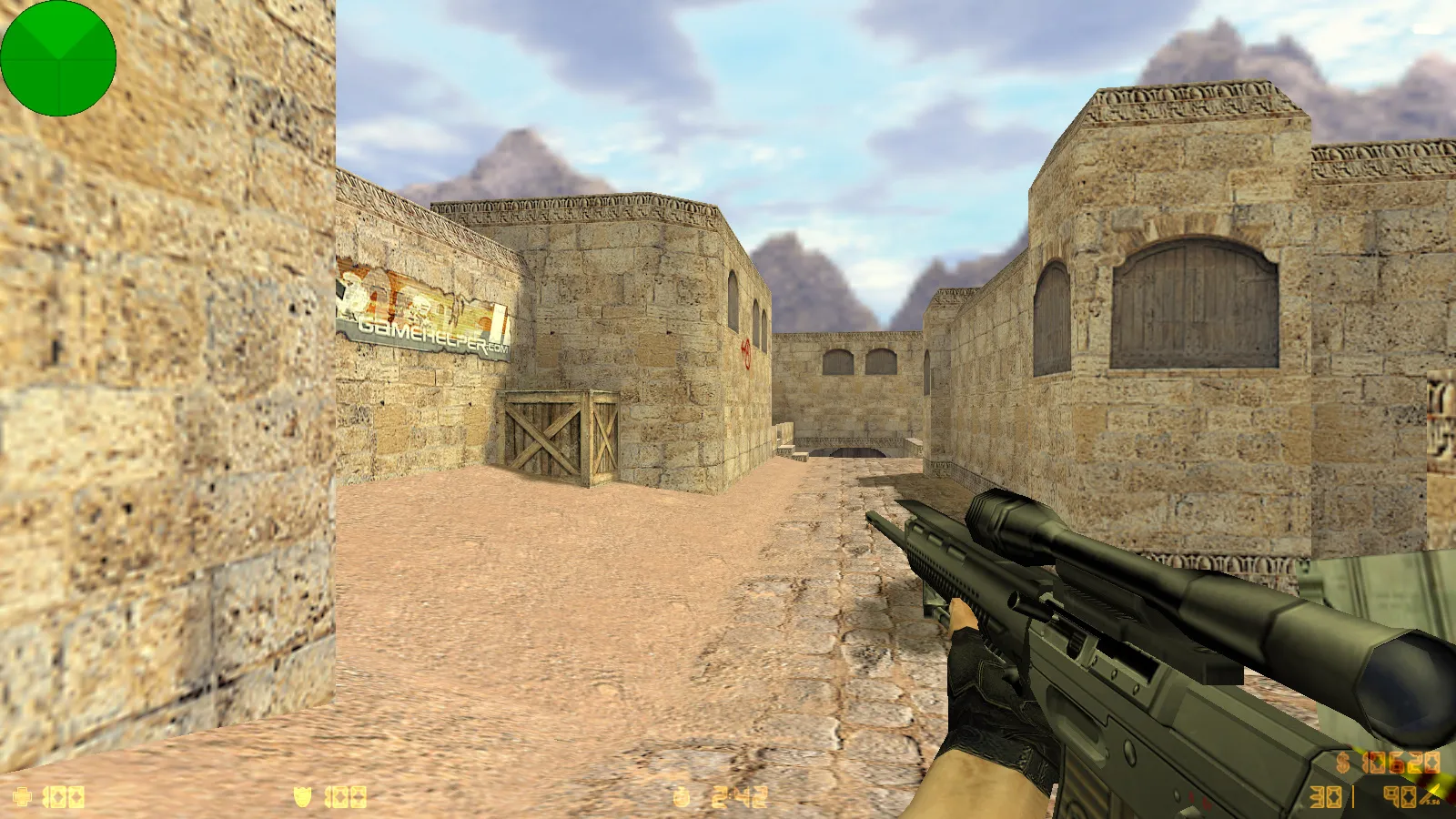
Task: Click the armor shield icon
Action: click(x=302, y=794)
